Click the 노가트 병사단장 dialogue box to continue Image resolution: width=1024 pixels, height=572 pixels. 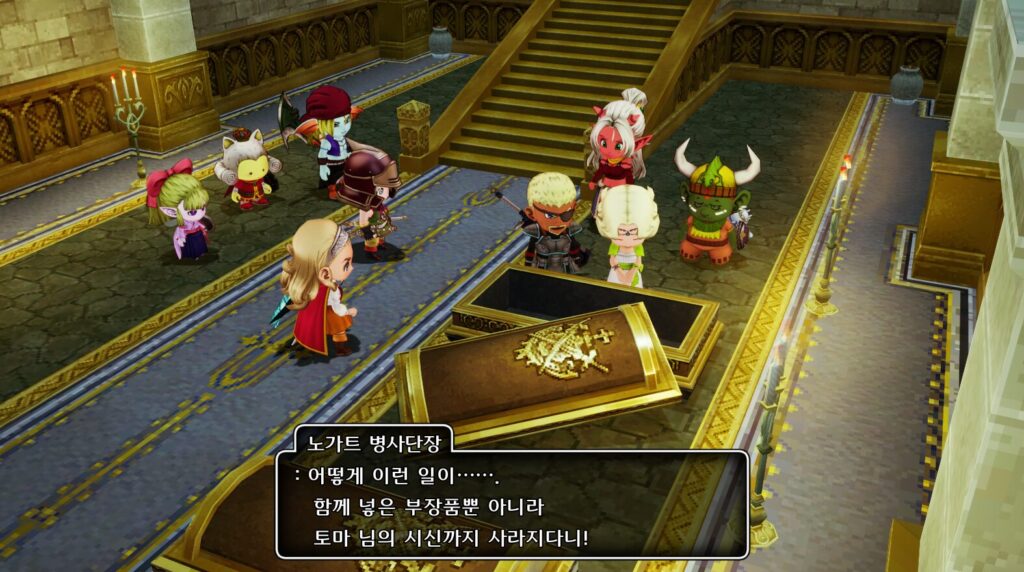pos(512,505)
